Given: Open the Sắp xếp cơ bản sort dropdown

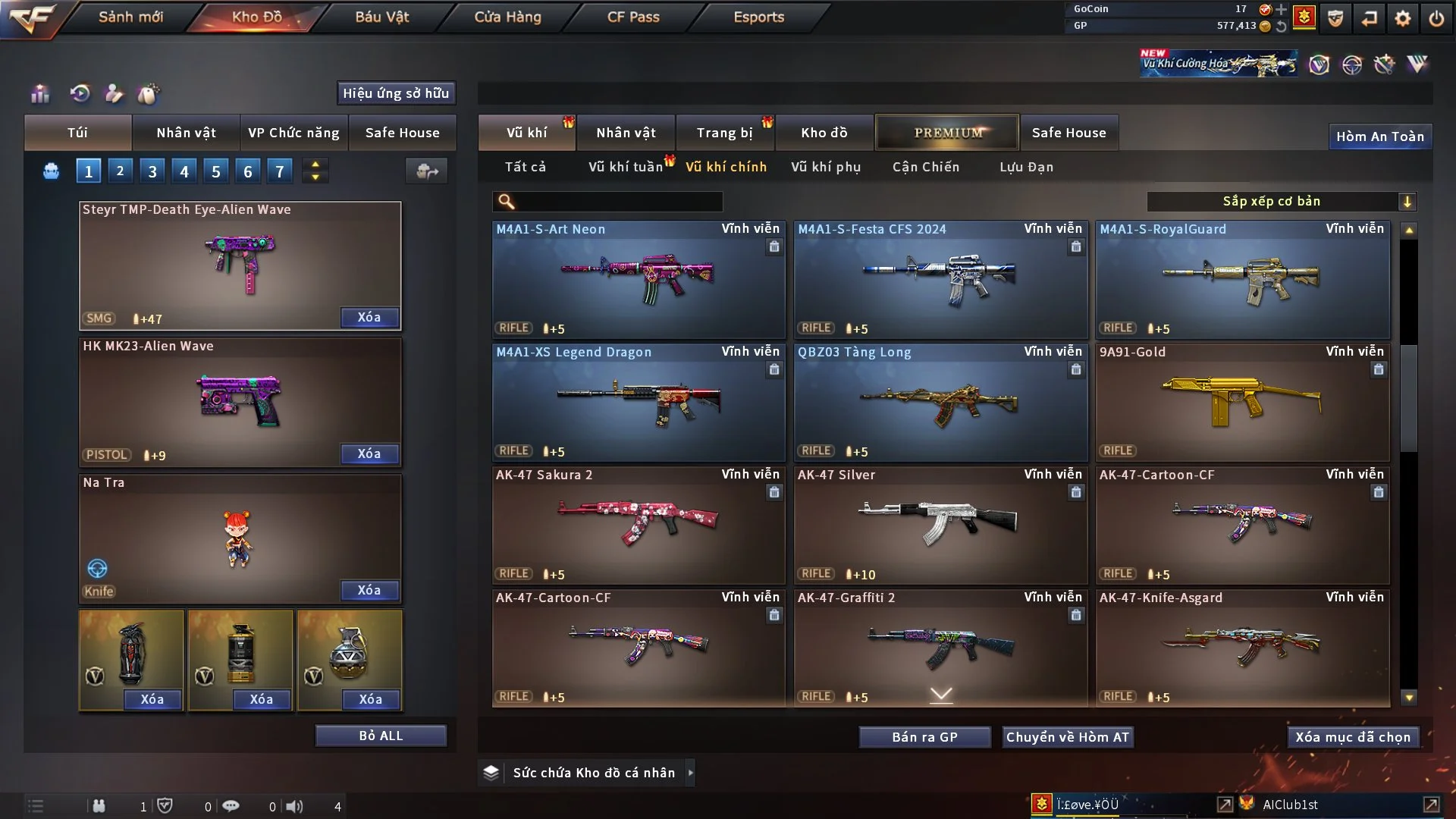Looking at the screenshot, I should [x=1281, y=202].
